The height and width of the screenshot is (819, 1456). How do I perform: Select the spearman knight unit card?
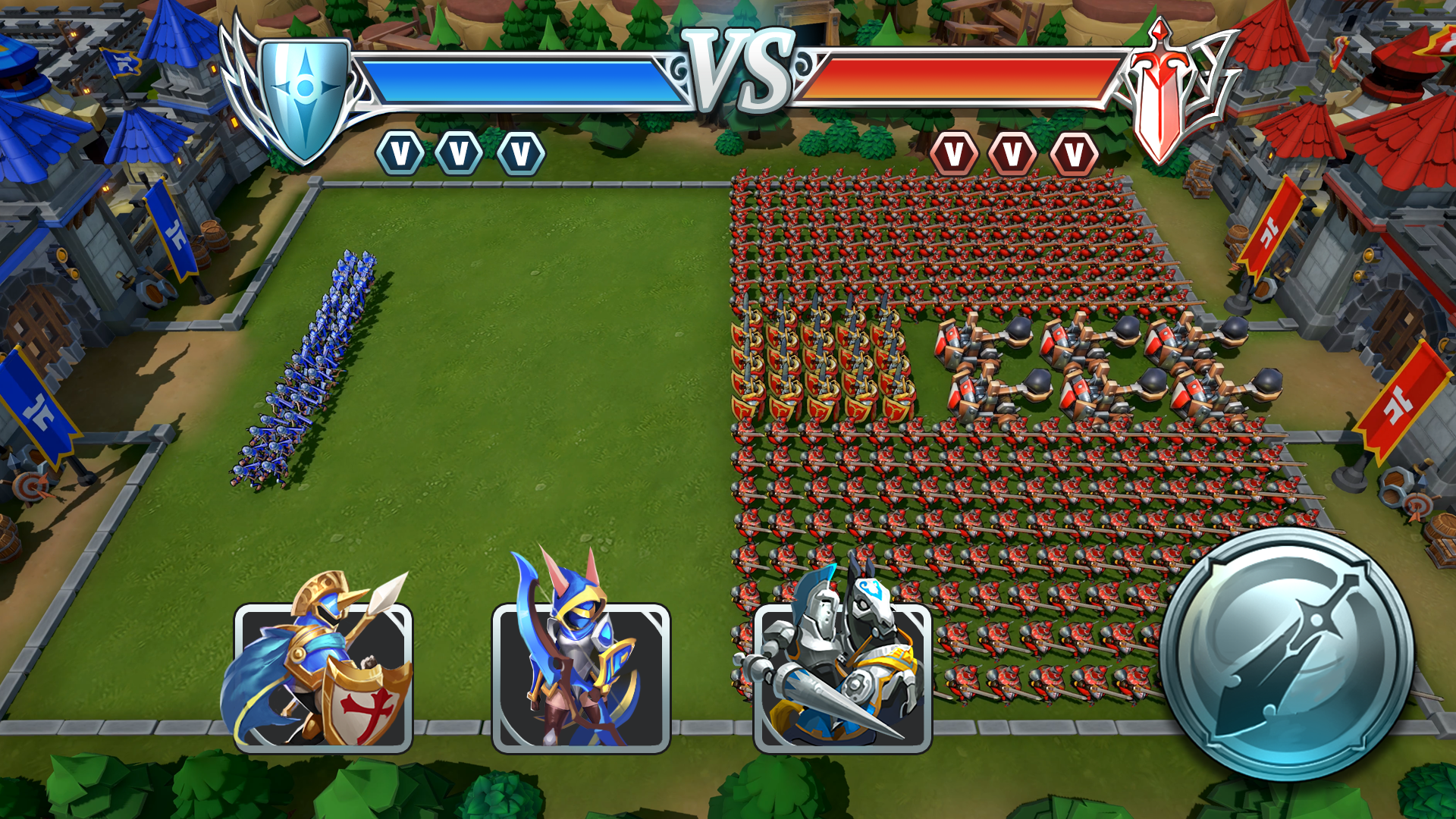(x=324, y=677)
